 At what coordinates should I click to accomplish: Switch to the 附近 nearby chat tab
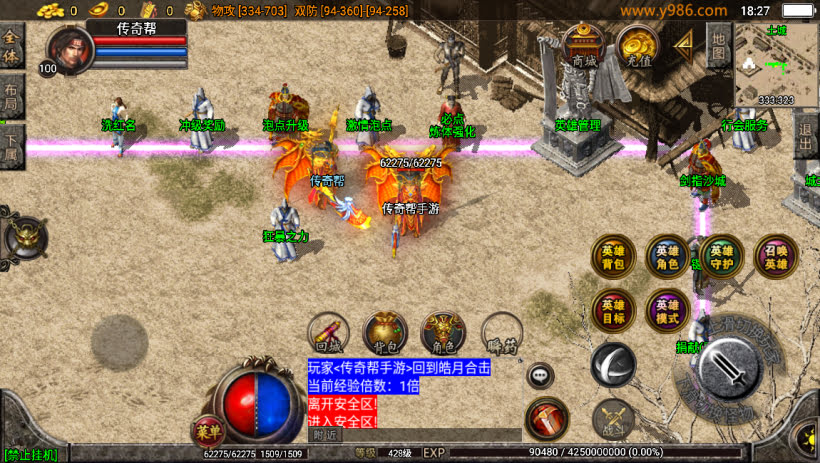[324, 435]
